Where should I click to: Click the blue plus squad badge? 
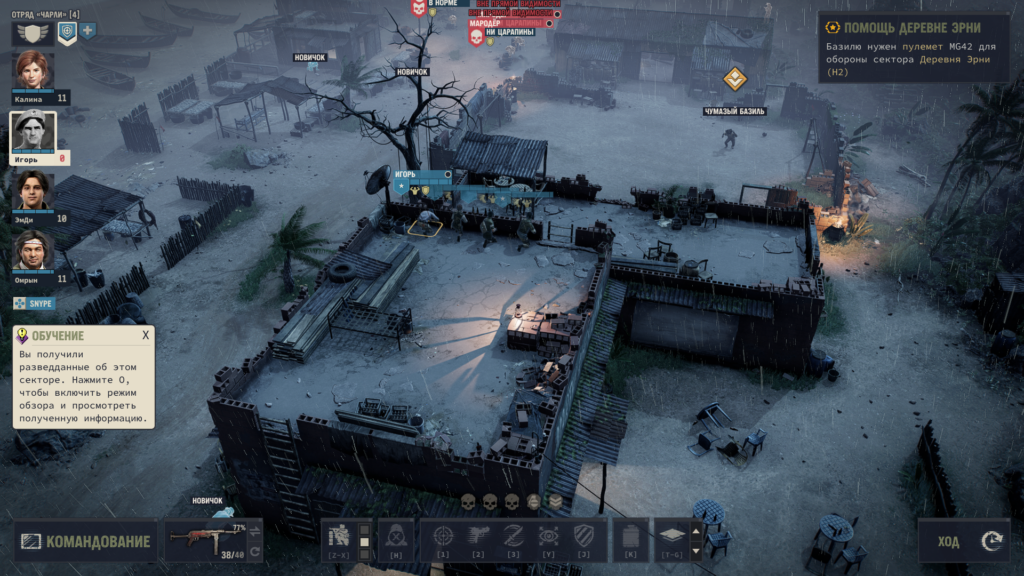click(88, 32)
